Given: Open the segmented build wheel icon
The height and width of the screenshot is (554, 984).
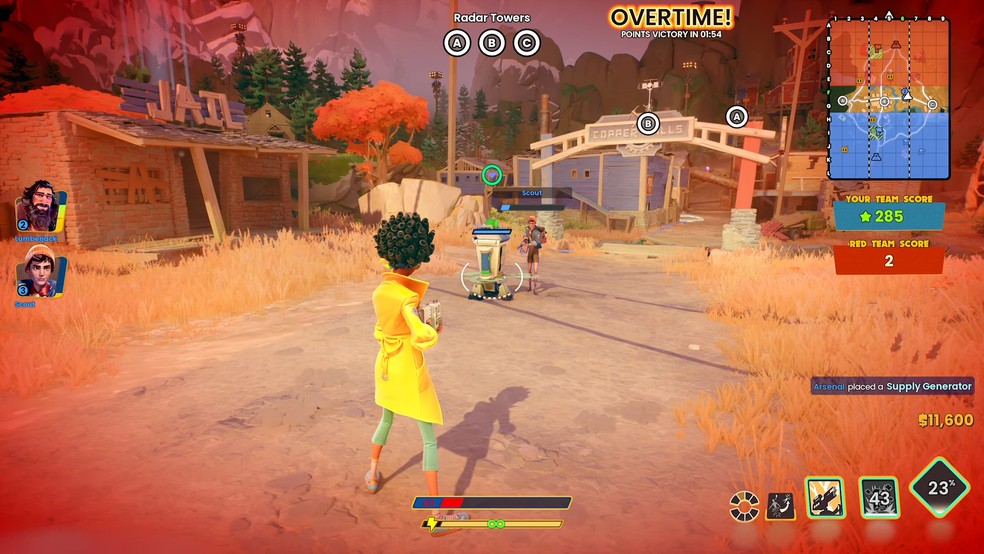Looking at the screenshot, I should click(x=744, y=505).
